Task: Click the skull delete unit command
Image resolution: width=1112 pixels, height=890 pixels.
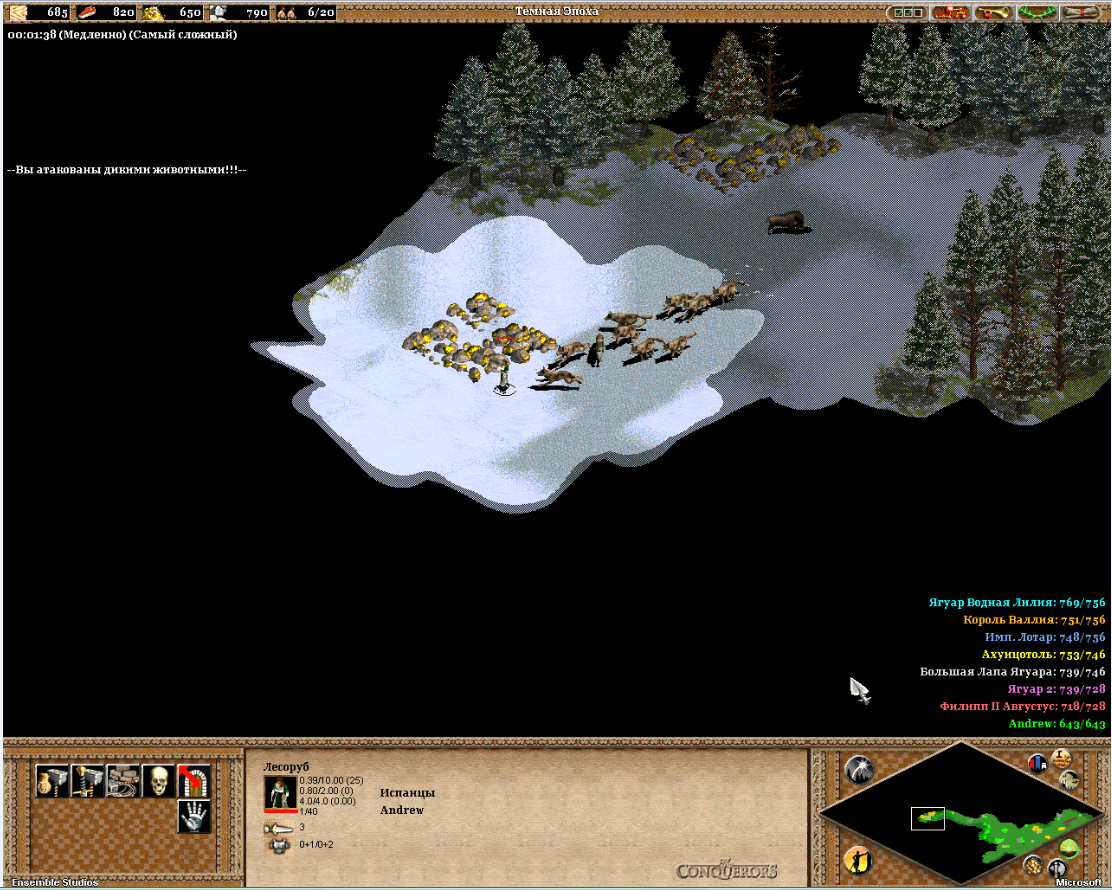Action: (157, 780)
